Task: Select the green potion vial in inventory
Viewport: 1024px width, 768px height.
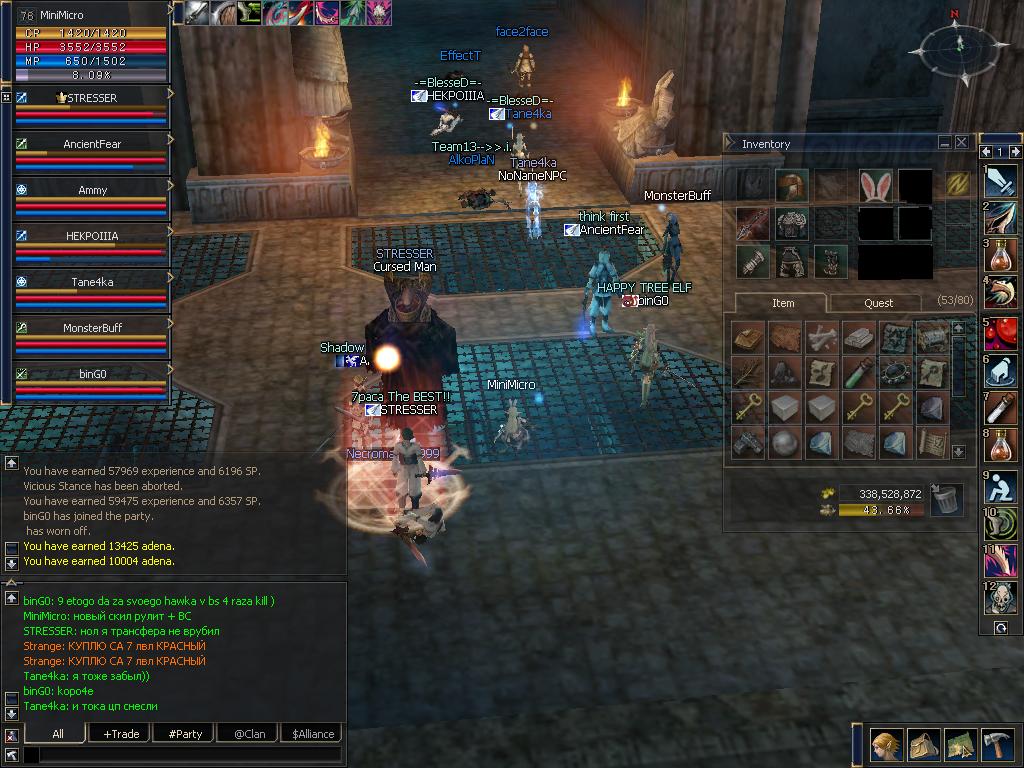Action: click(856, 372)
